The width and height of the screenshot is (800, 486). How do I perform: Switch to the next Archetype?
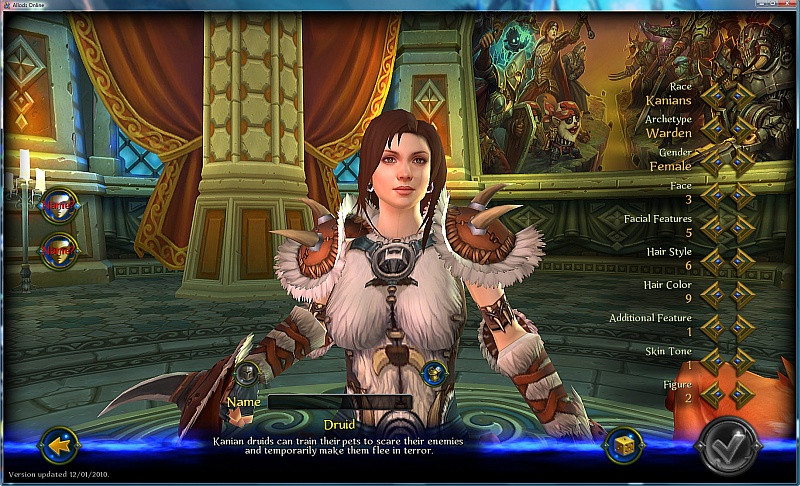pos(741,128)
